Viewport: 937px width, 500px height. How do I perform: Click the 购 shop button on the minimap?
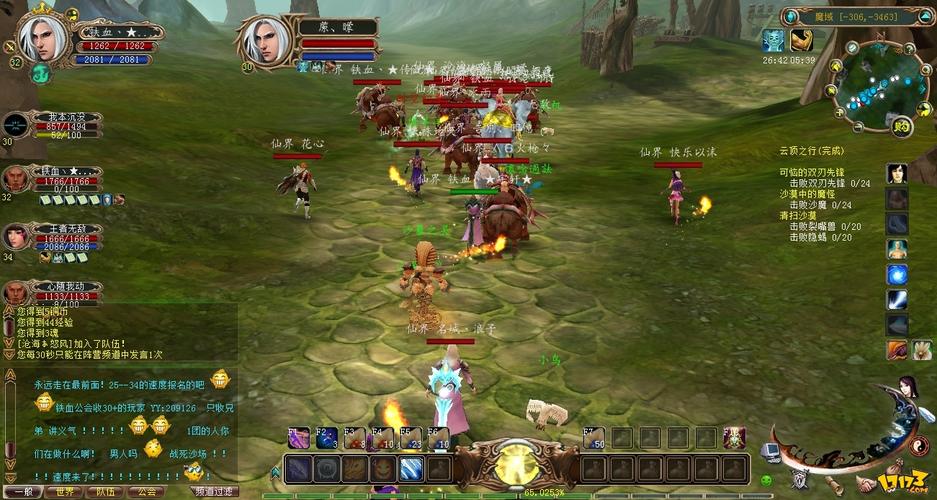[x=902, y=126]
